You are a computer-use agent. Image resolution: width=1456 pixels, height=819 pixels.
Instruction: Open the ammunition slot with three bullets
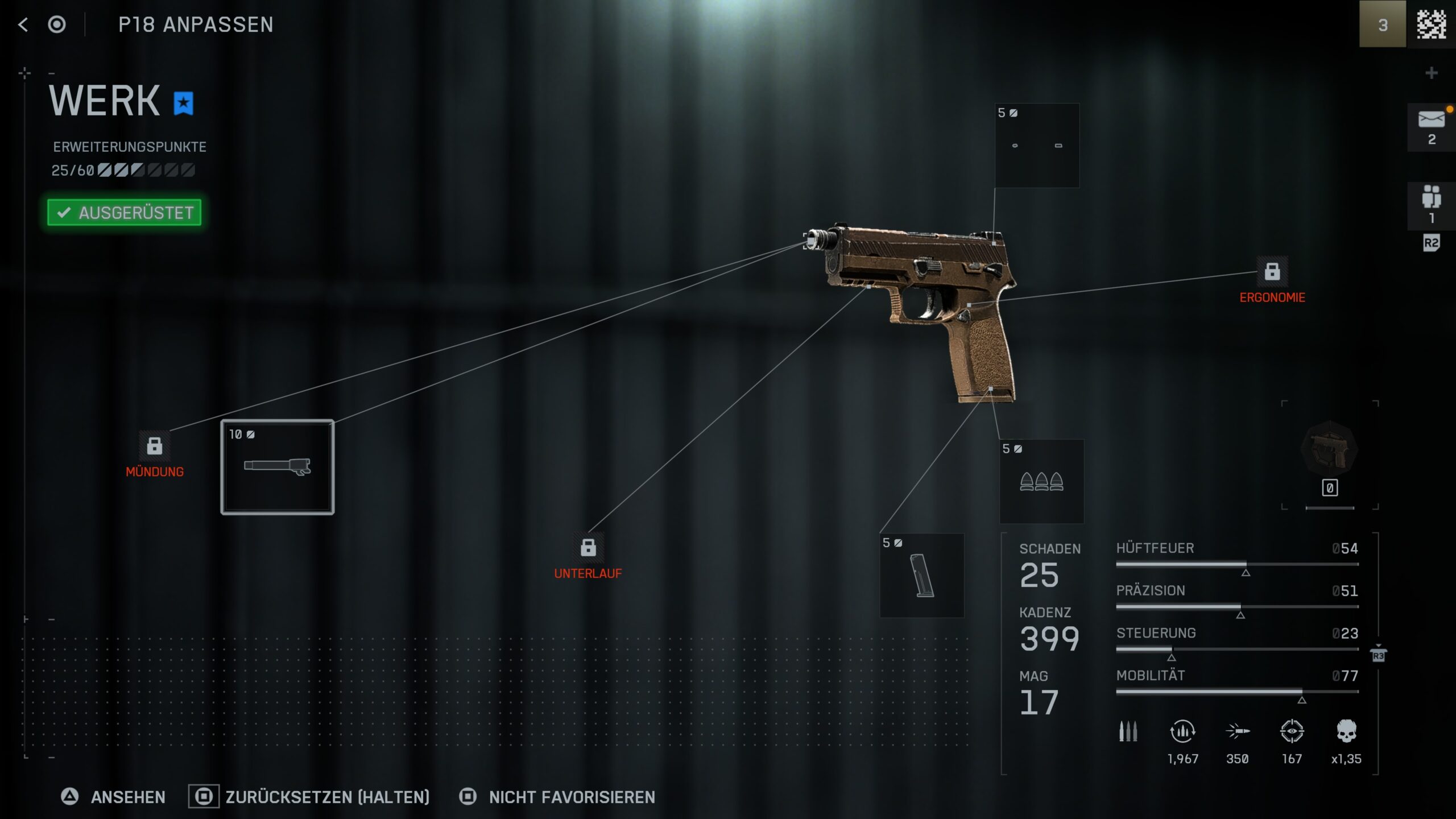(x=1041, y=481)
